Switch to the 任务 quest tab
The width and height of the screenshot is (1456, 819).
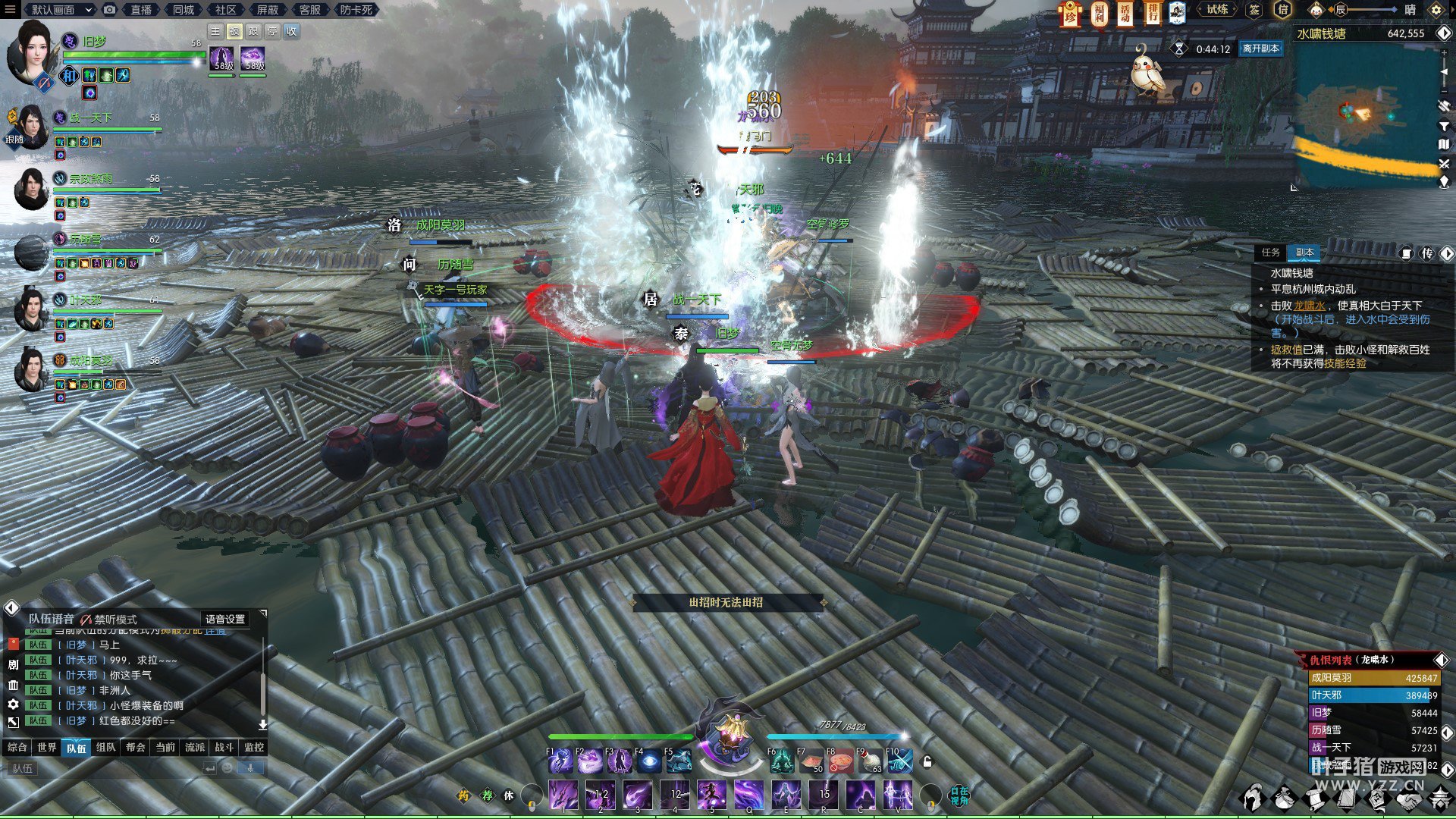pos(1271,253)
